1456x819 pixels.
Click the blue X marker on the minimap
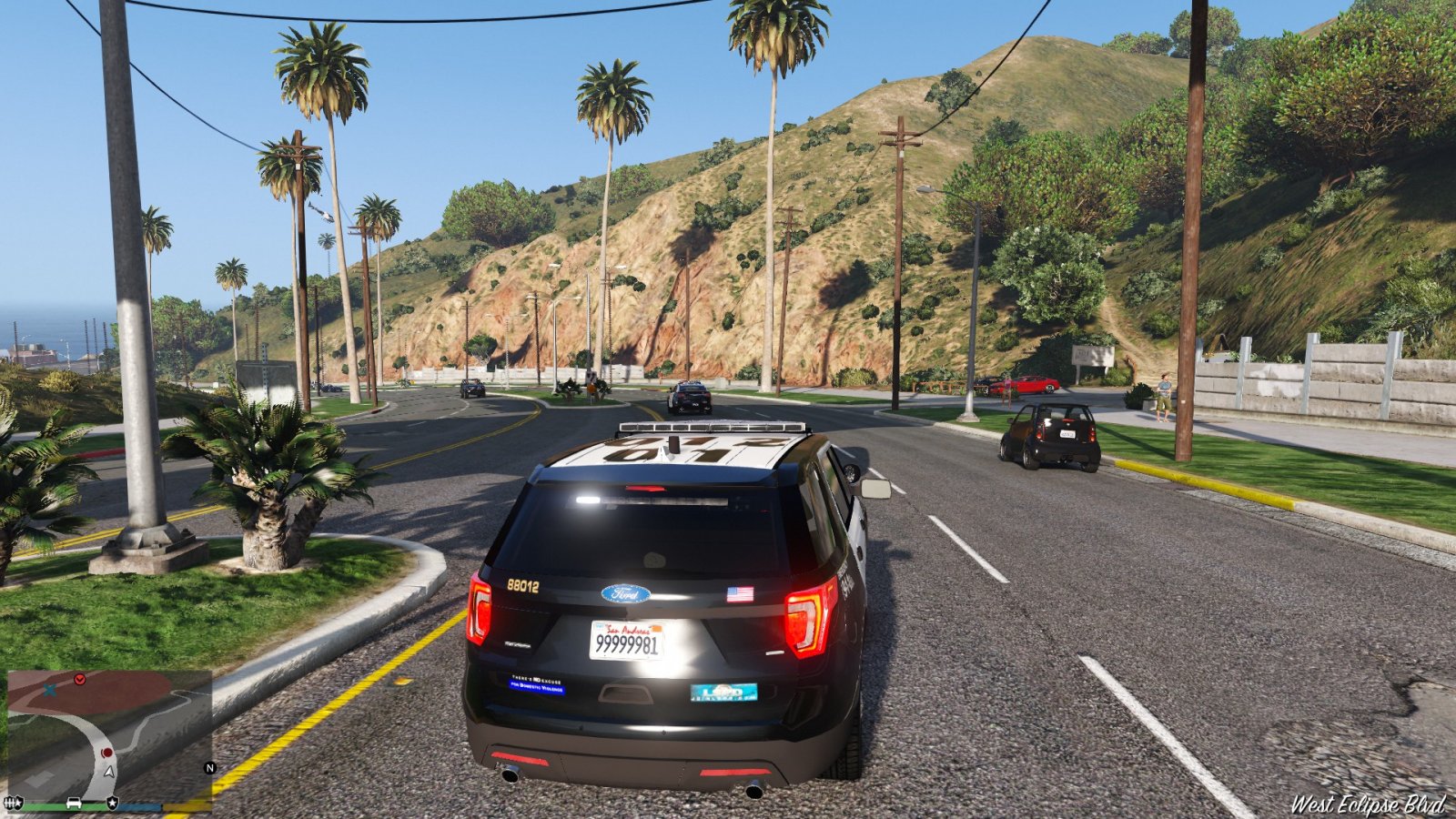pyautogui.click(x=50, y=691)
